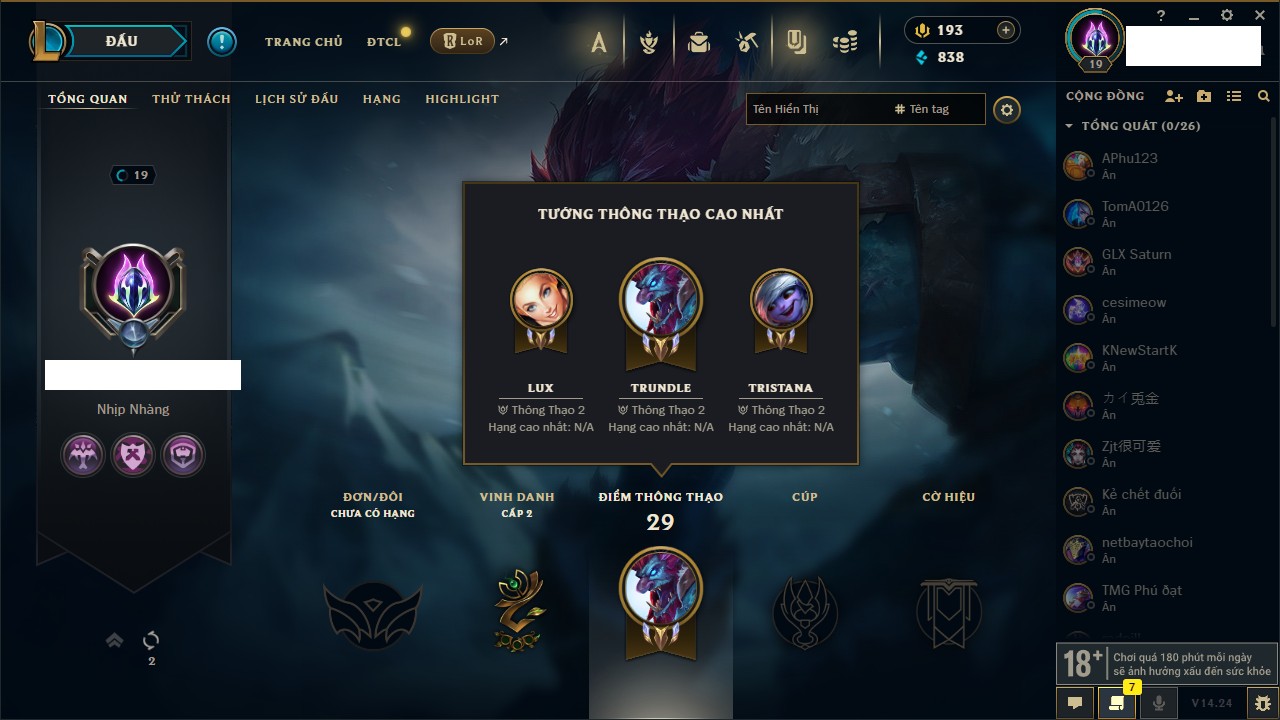Viewport: 1280px width, 720px height.
Task: Launch the LoR link button
Action: click(462, 41)
